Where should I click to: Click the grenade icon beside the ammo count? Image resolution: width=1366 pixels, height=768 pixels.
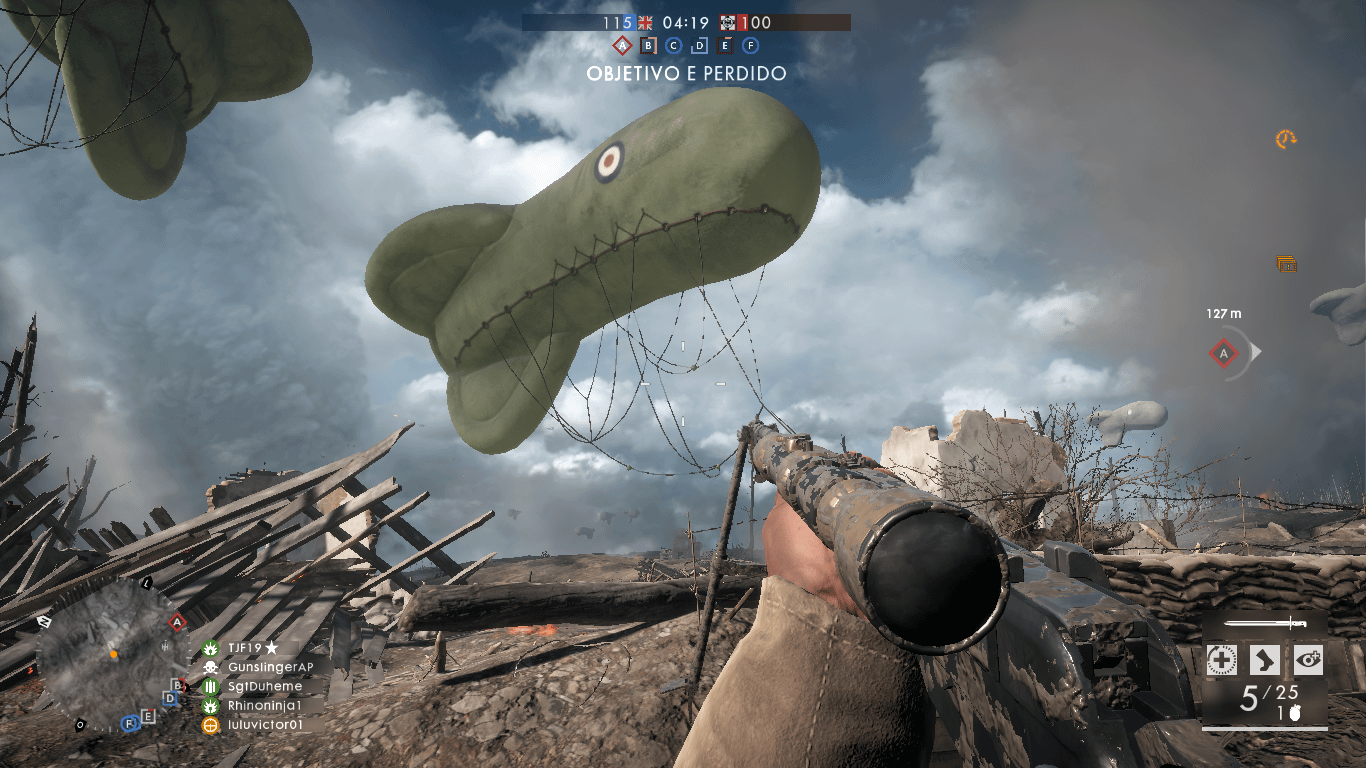(1296, 712)
